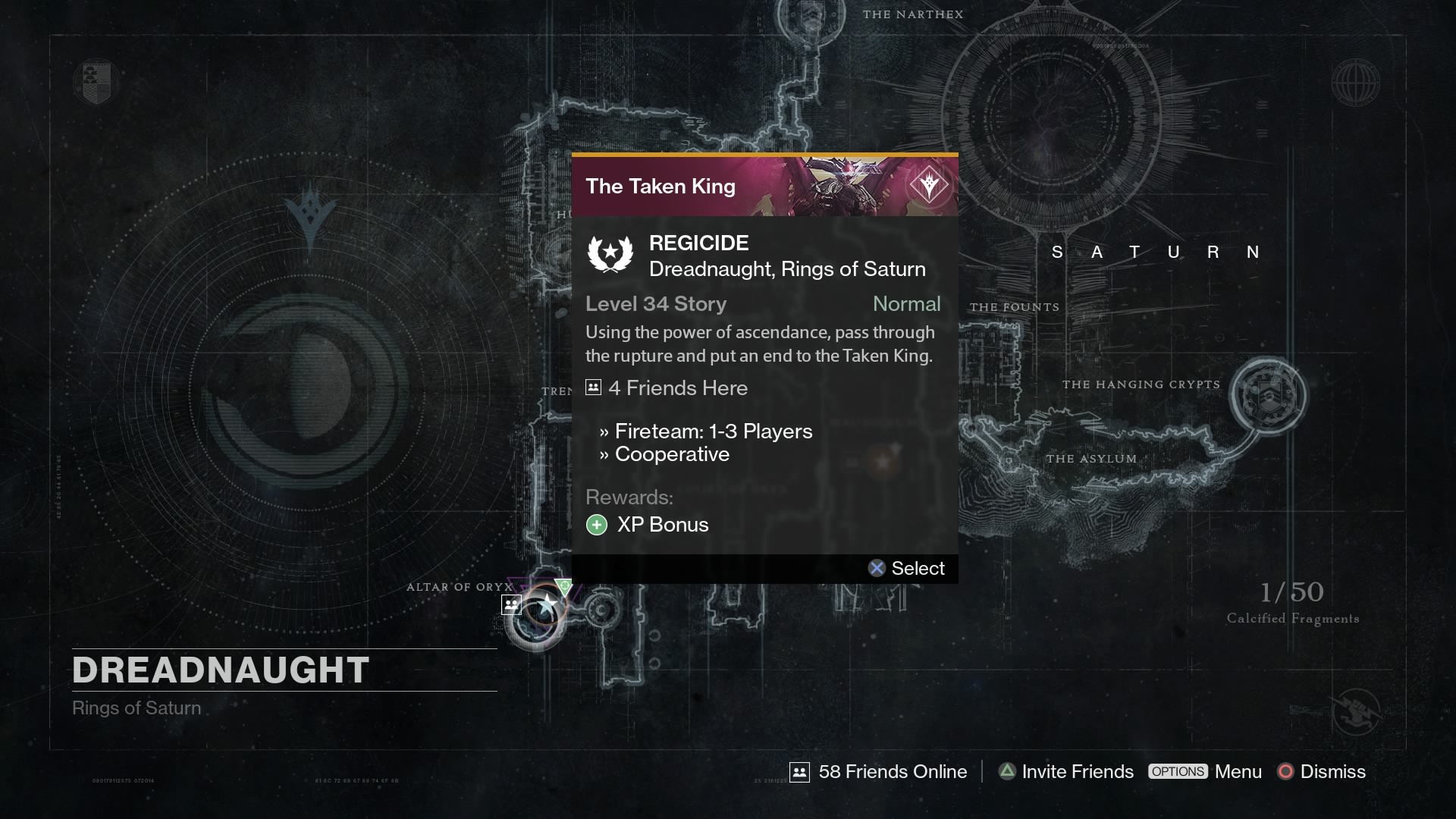The image size is (1456, 819).
Task: Click the green quest triangle marker on the map
Action: pos(564,586)
